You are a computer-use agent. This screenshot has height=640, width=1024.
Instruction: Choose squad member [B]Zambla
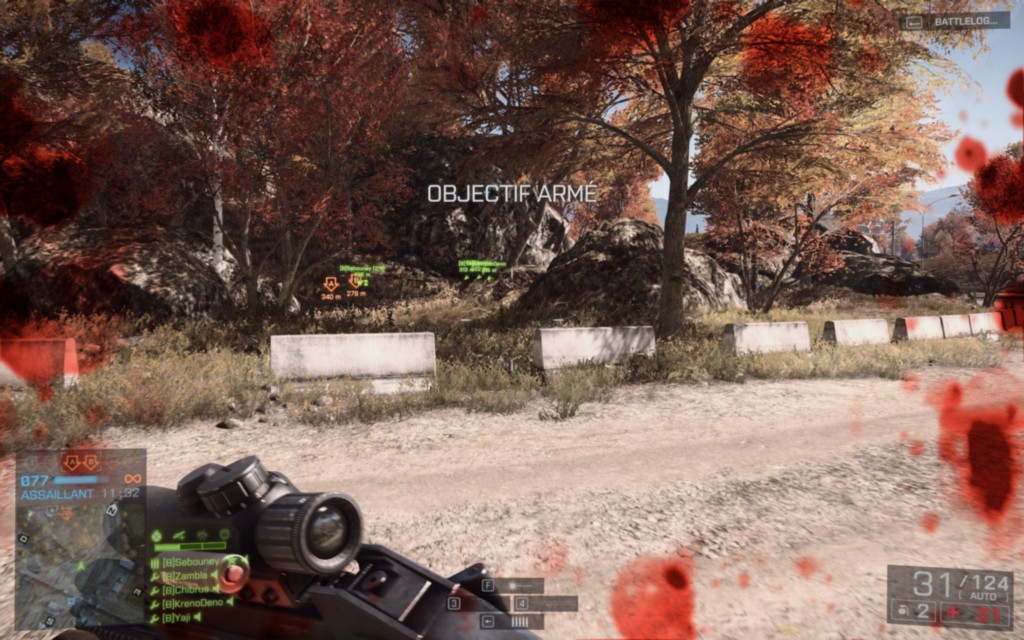[x=184, y=576]
